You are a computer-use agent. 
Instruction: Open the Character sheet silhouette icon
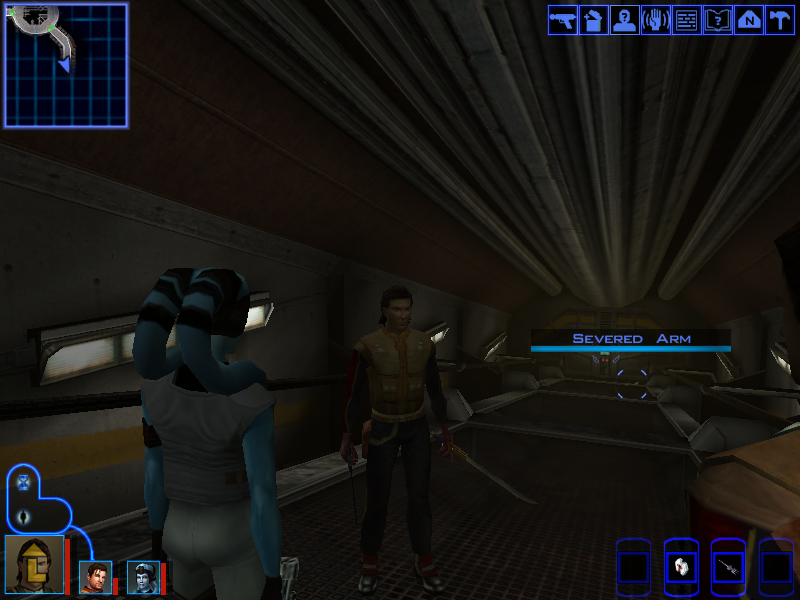[625, 20]
